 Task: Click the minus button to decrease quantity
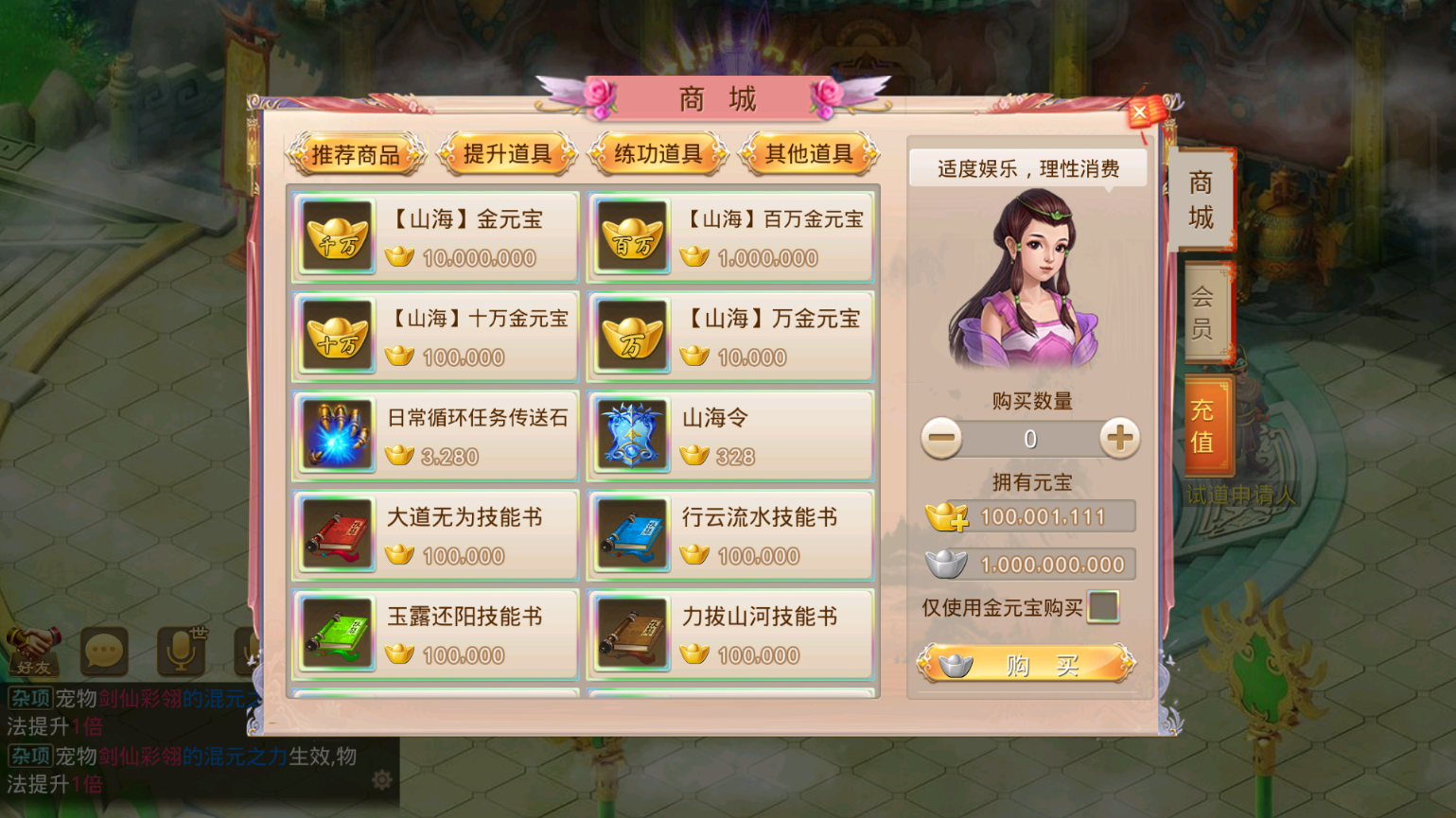click(941, 438)
